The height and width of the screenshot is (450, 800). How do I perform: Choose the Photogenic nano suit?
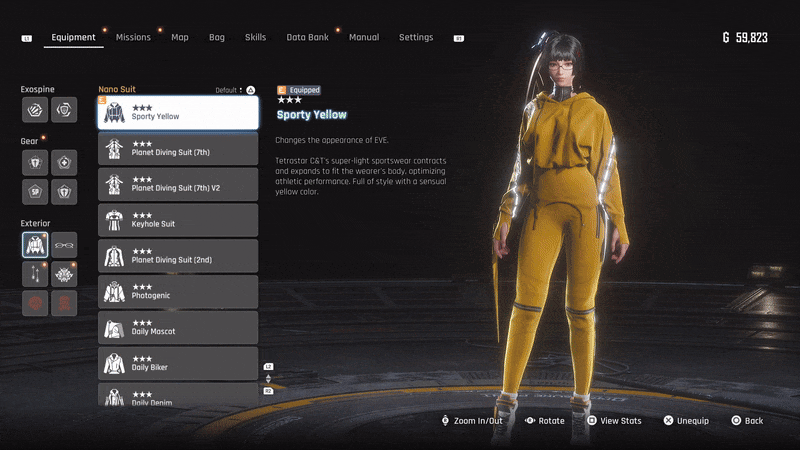click(178, 292)
